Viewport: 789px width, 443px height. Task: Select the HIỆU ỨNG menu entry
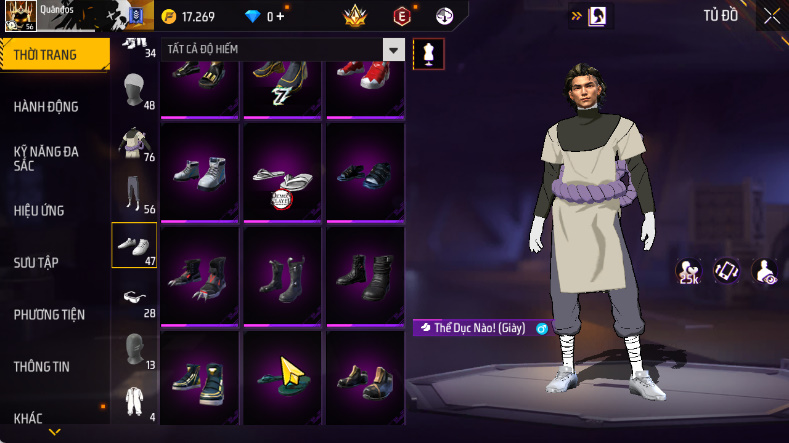click(x=39, y=210)
